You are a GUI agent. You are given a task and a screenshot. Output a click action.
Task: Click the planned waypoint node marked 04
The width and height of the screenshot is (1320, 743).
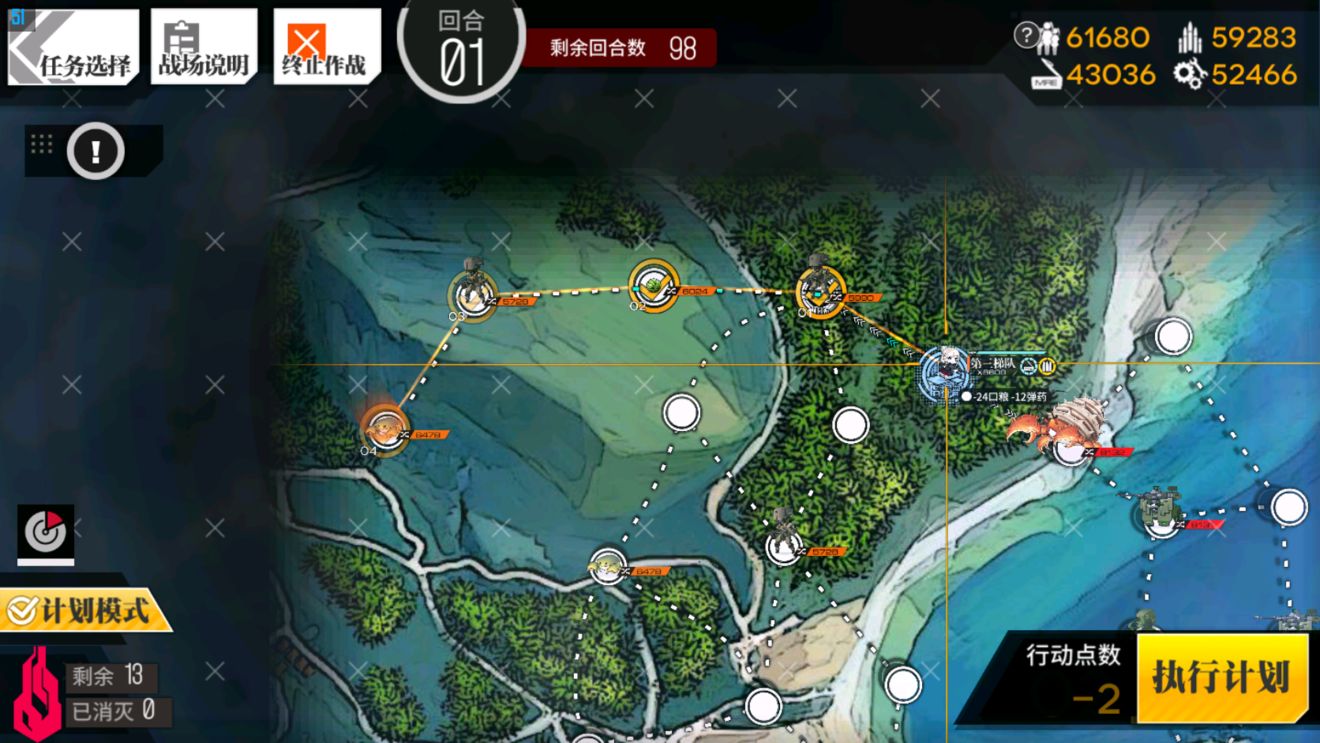[x=383, y=430]
